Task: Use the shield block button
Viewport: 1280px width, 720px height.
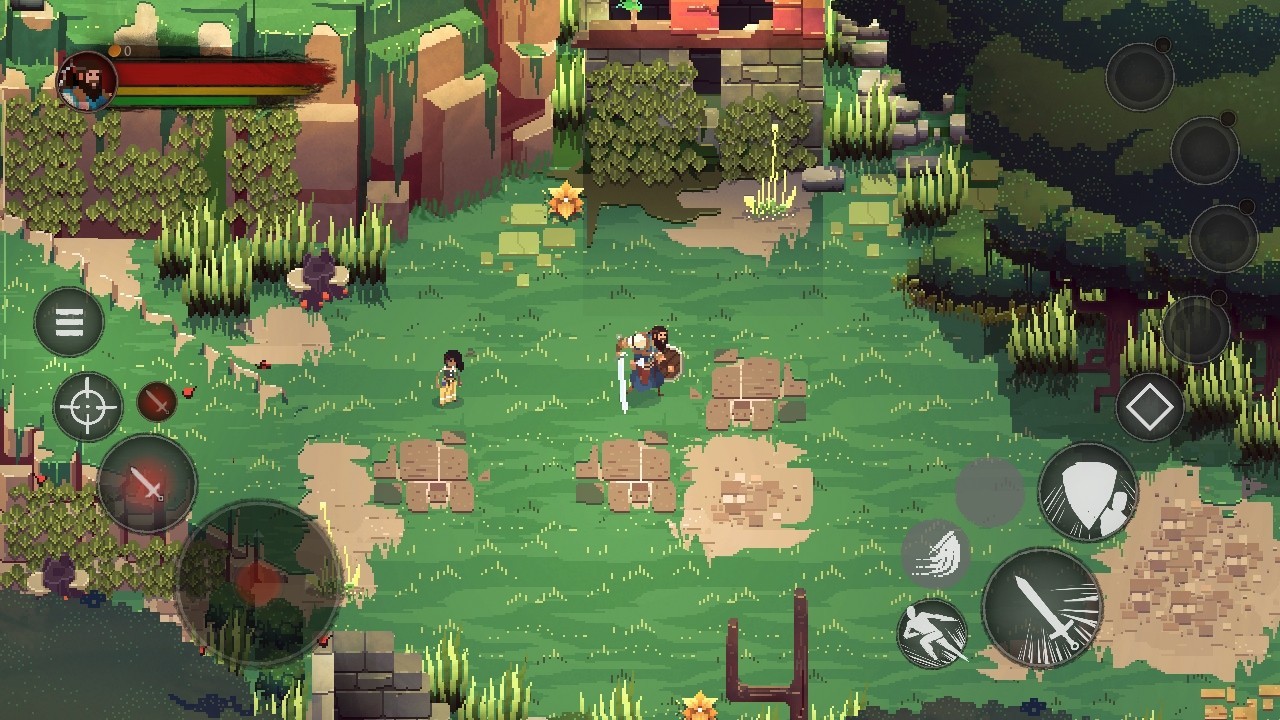Action: click(x=1088, y=492)
